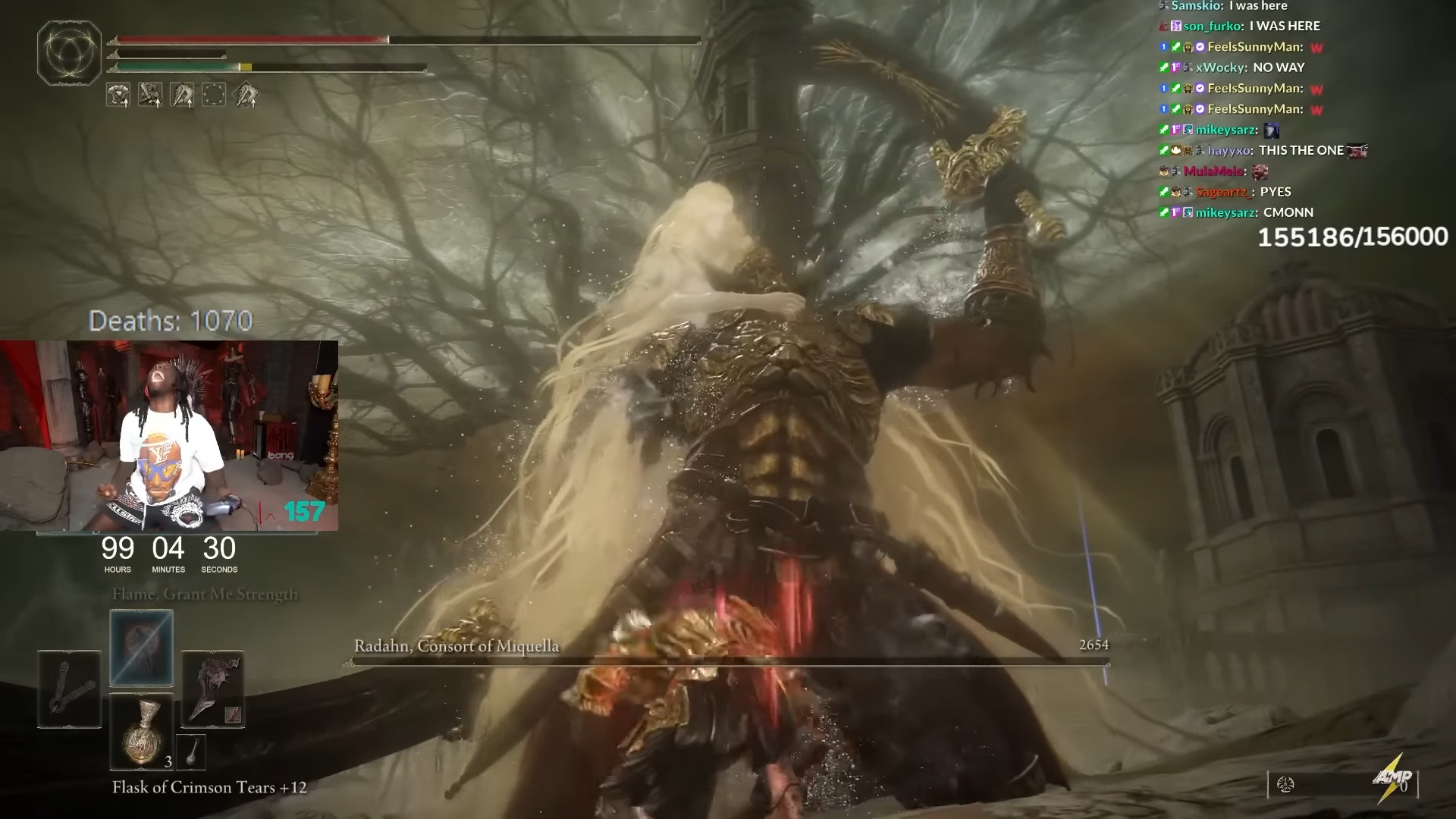Click the glowing ring emblem beside the health bar
The image size is (1456, 819).
point(69,53)
